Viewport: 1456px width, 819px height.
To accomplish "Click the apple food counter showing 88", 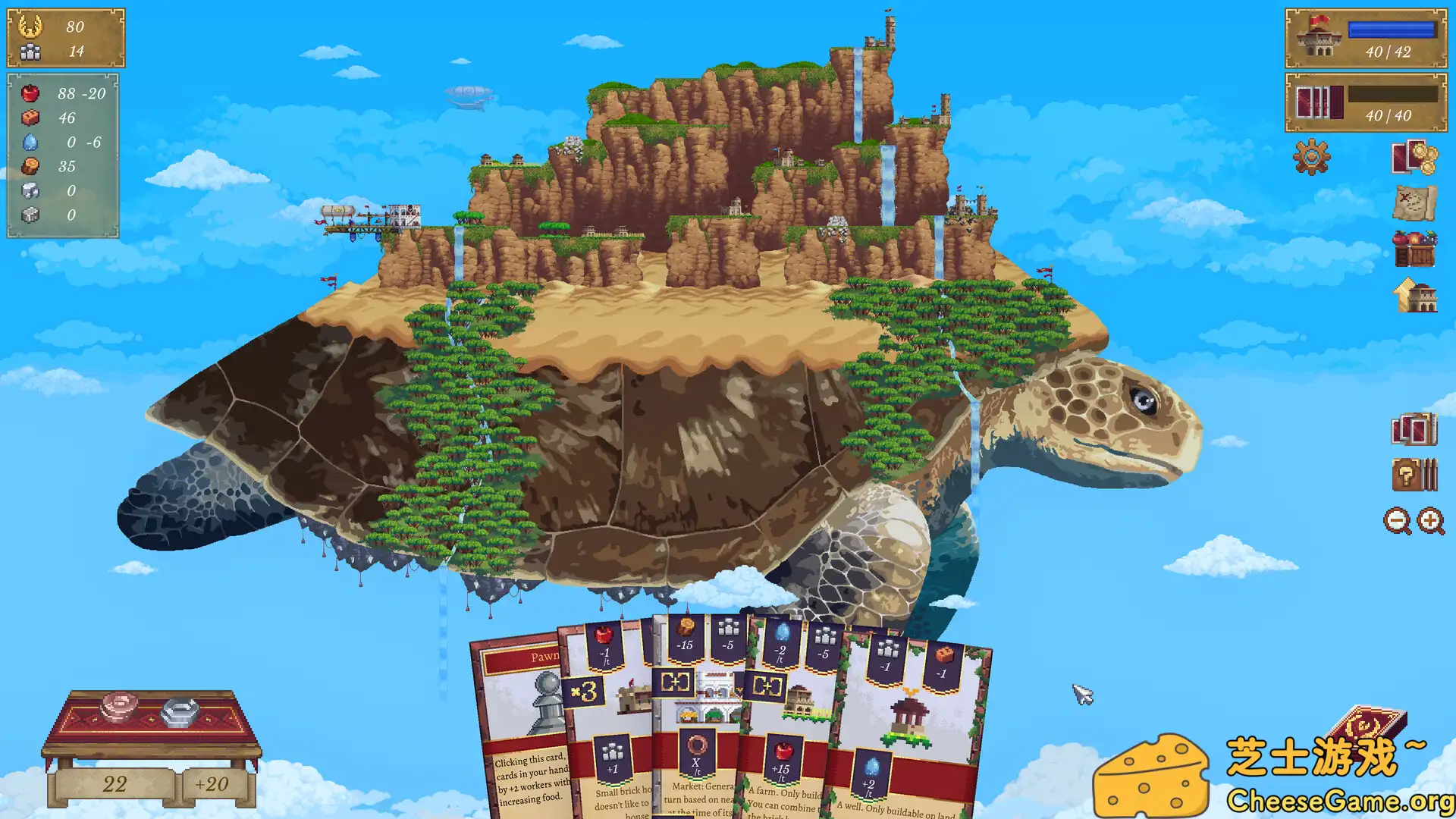I will (x=47, y=94).
